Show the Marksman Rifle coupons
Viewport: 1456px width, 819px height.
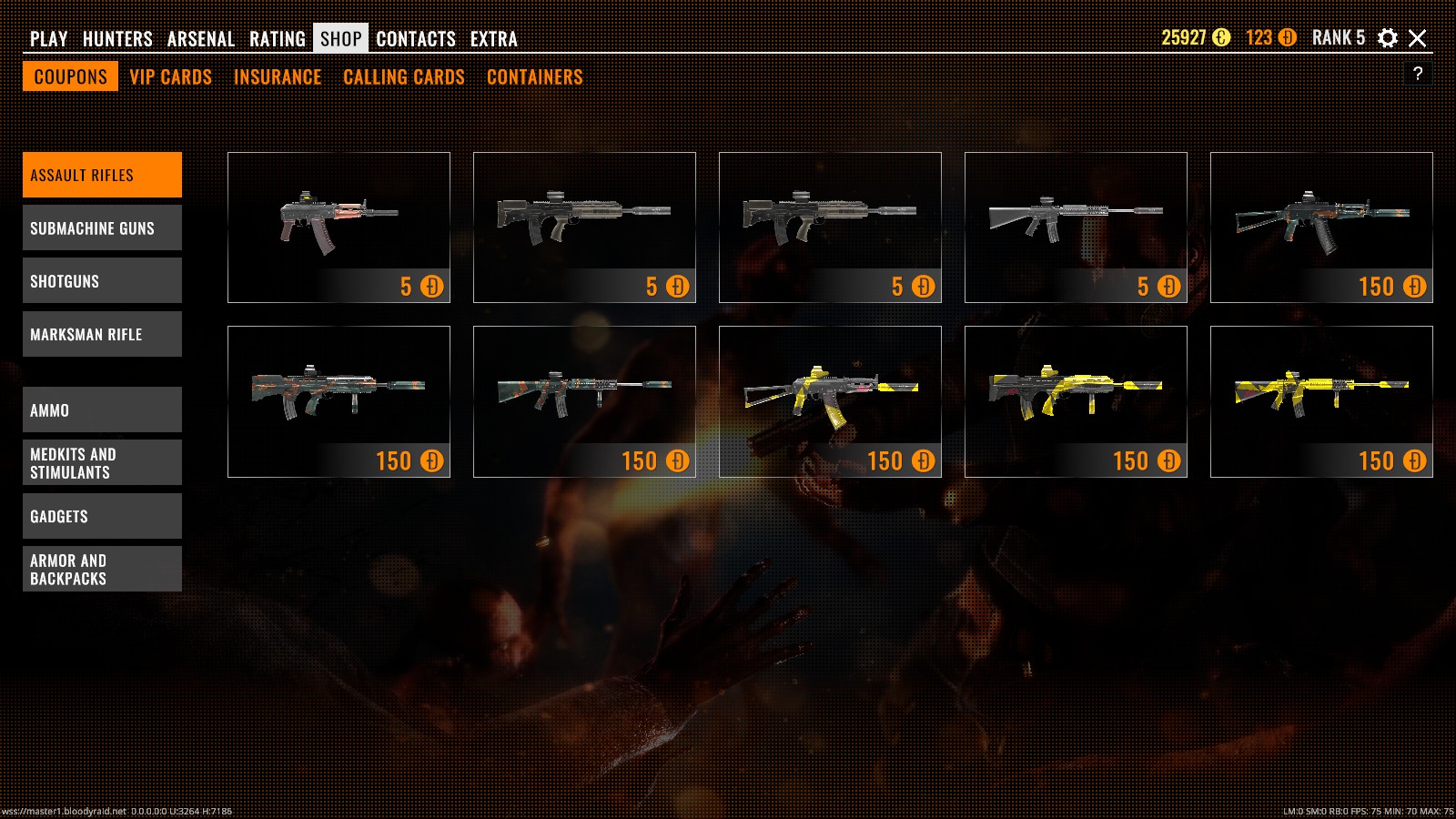pyautogui.click(x=102, y=334)
